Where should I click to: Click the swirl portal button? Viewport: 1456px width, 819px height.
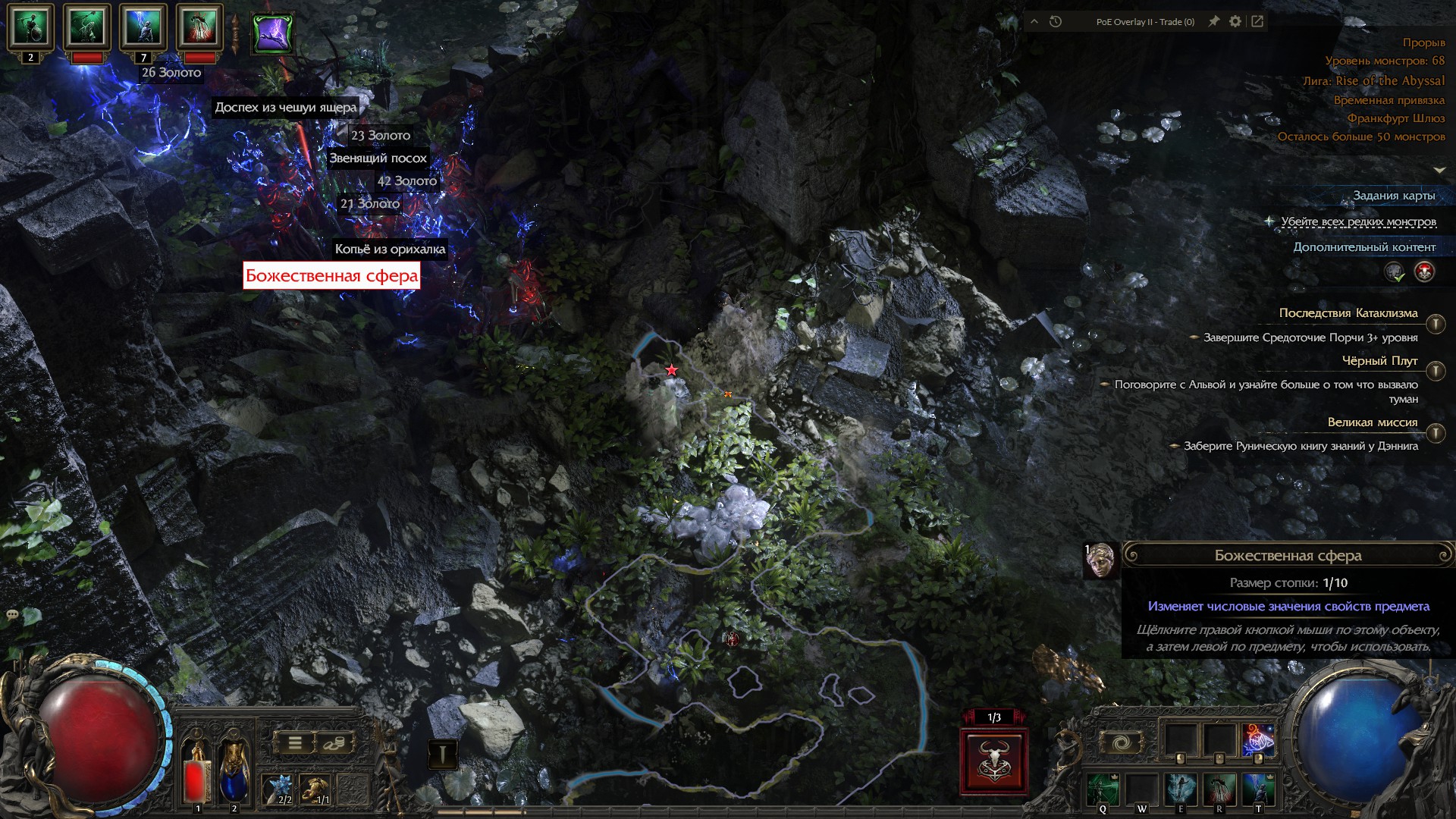point(1122,742)
